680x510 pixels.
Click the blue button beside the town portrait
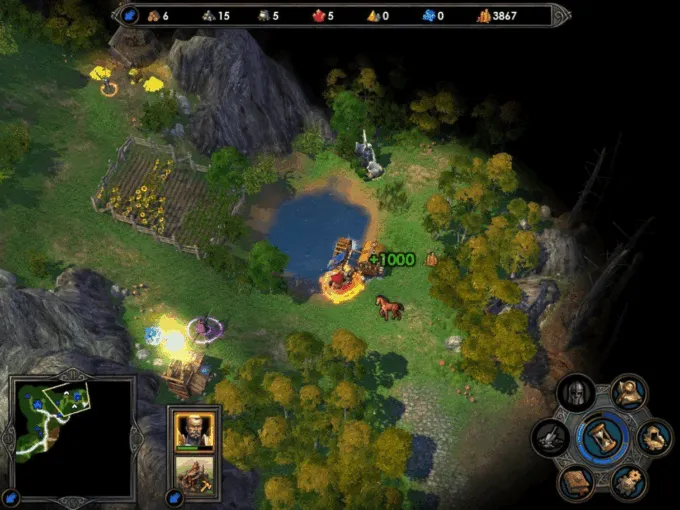coord(172,497)
